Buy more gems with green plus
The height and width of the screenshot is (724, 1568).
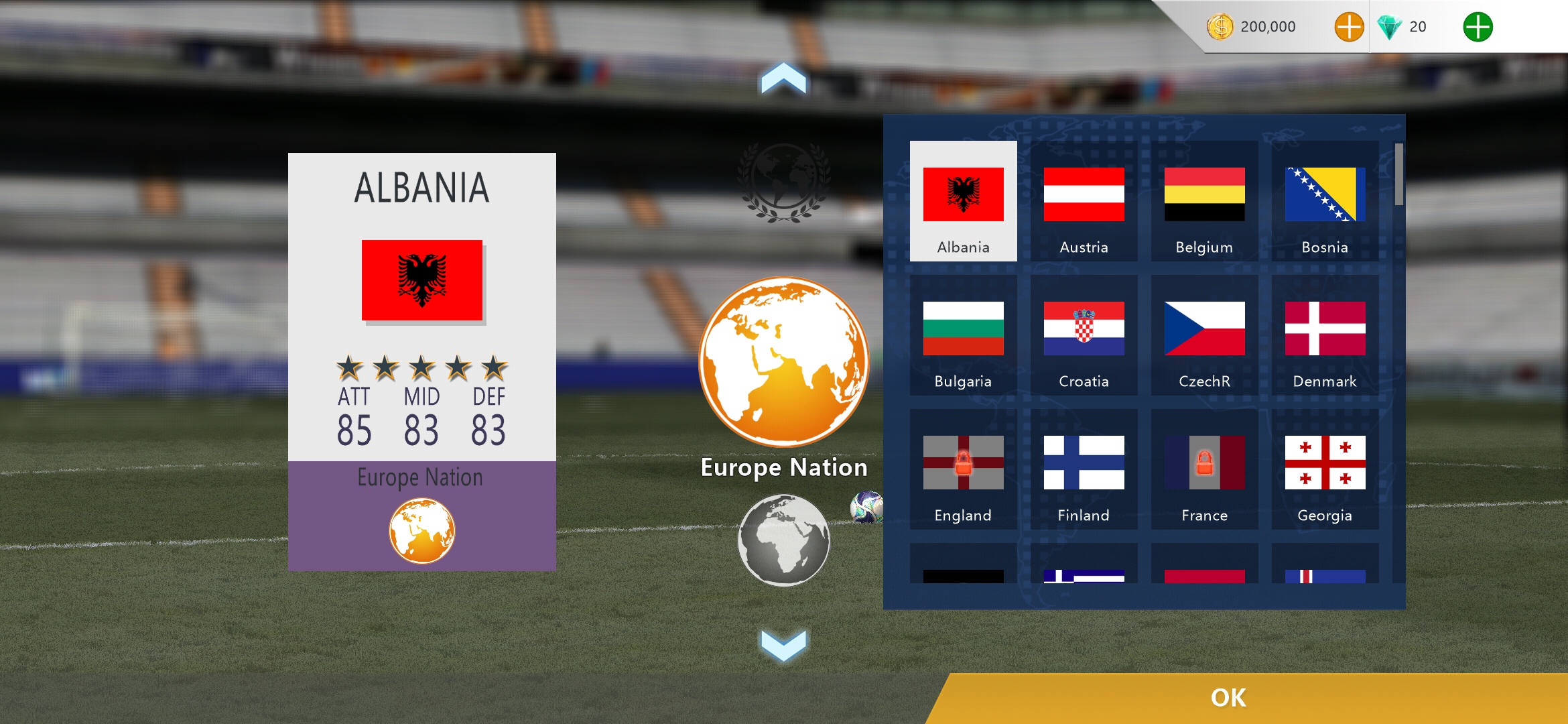pyautogui.click(x=1478, y=27)
